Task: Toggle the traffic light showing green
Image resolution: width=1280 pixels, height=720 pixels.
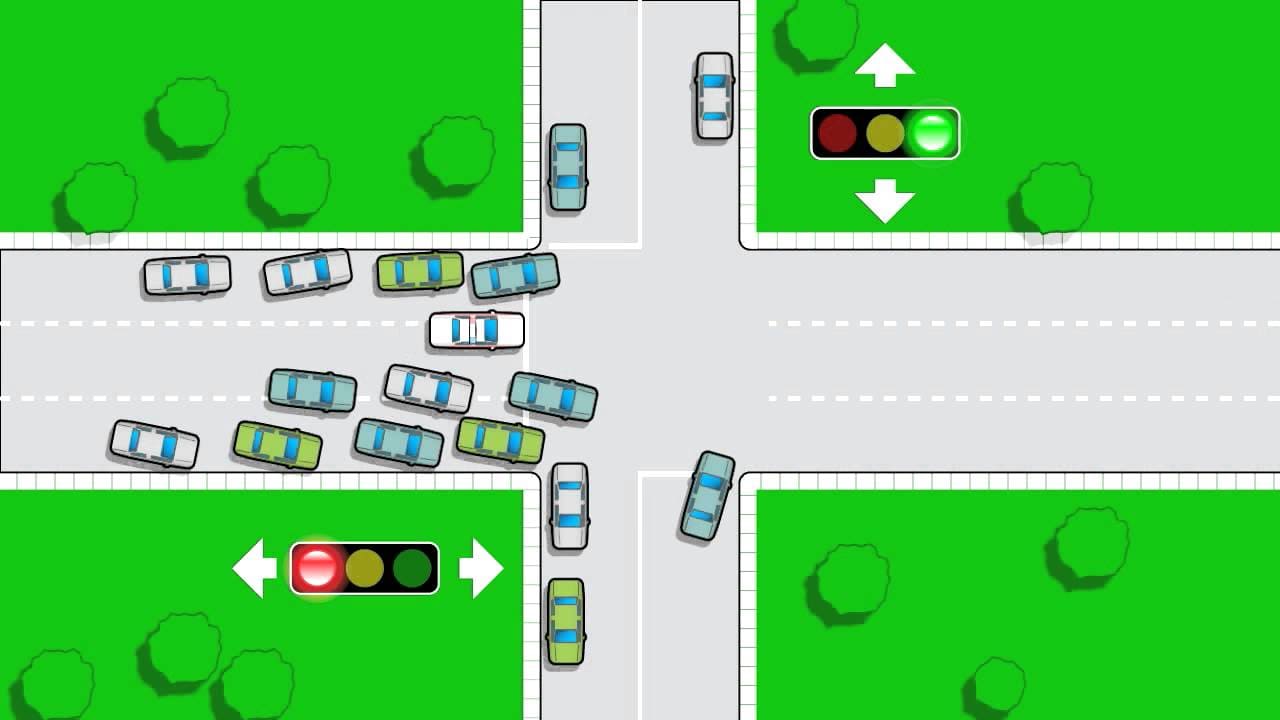Action: coord(885,133)
